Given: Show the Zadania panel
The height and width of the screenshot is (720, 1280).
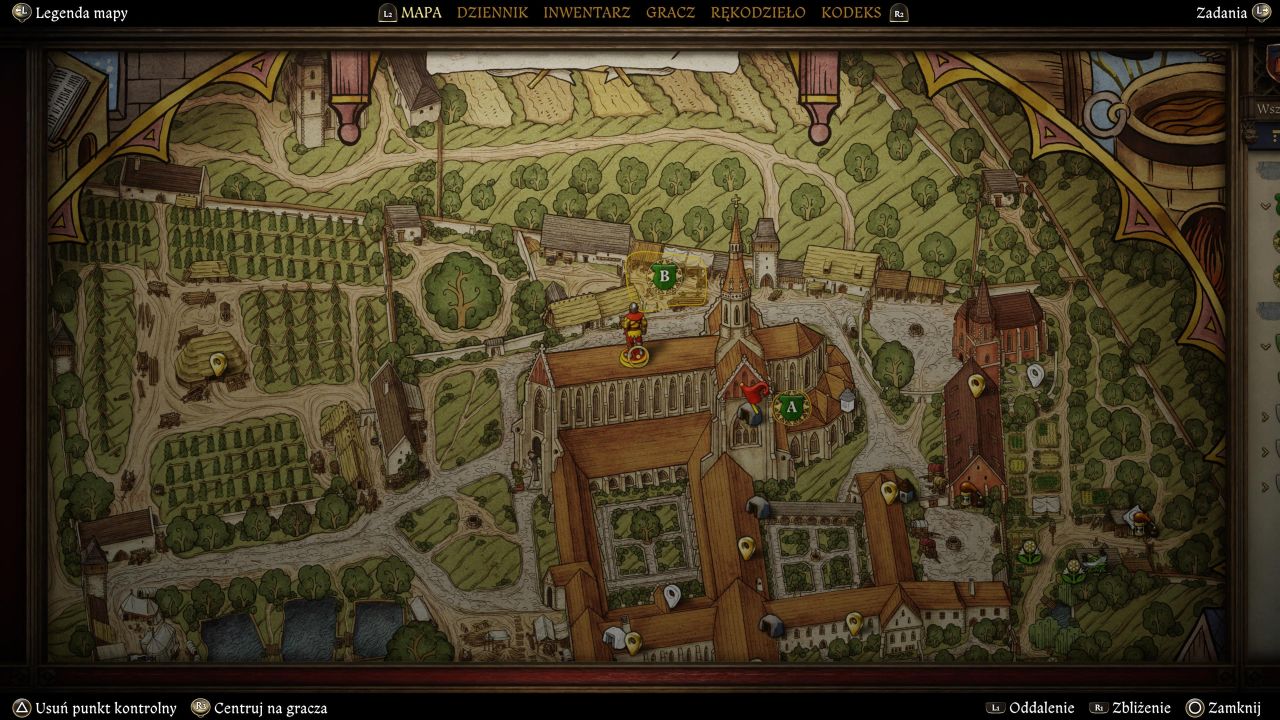Looking at the screenshot, I should (x=1221, y=13).
